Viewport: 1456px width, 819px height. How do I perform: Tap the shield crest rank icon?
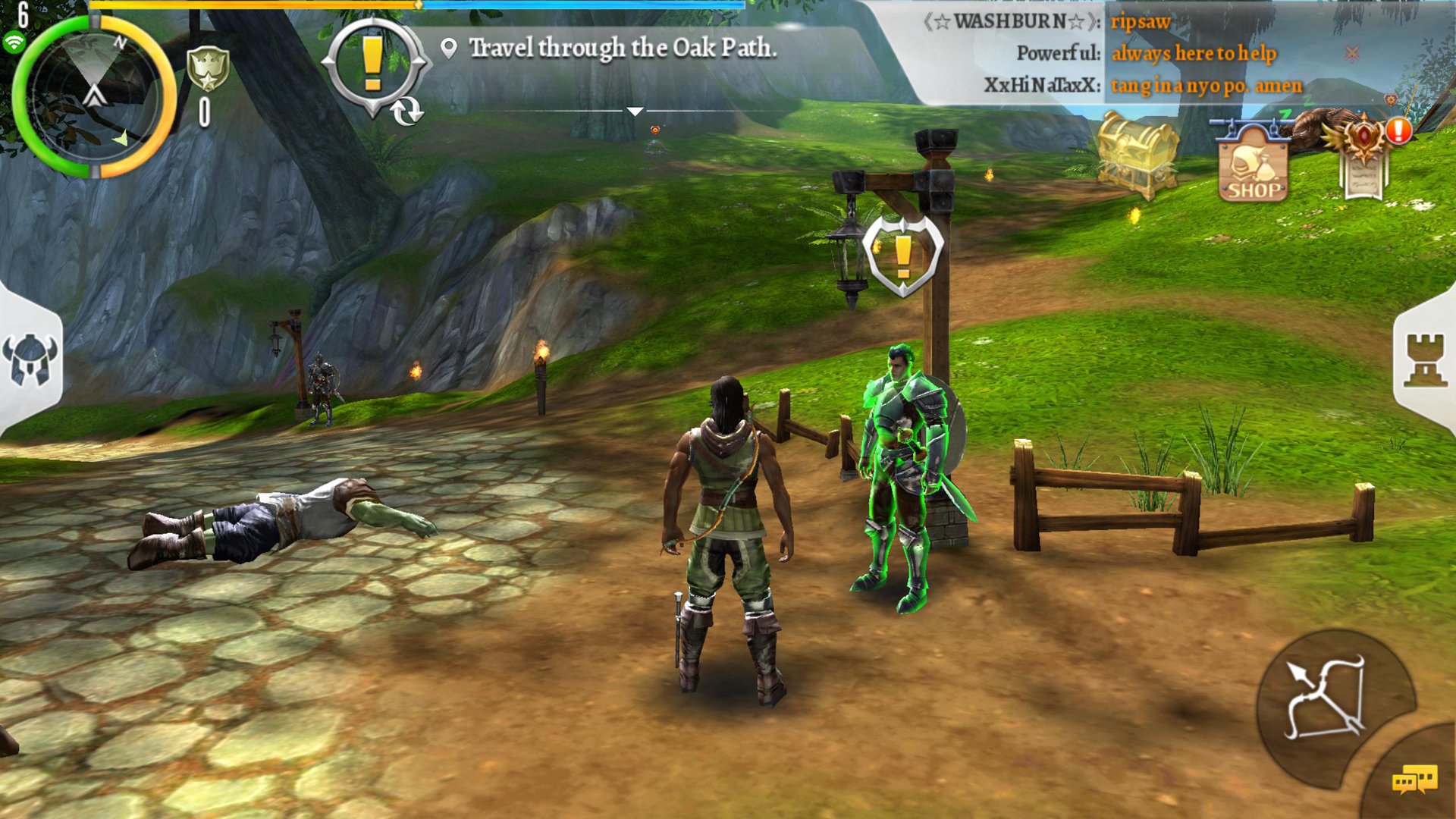[207, 70]
